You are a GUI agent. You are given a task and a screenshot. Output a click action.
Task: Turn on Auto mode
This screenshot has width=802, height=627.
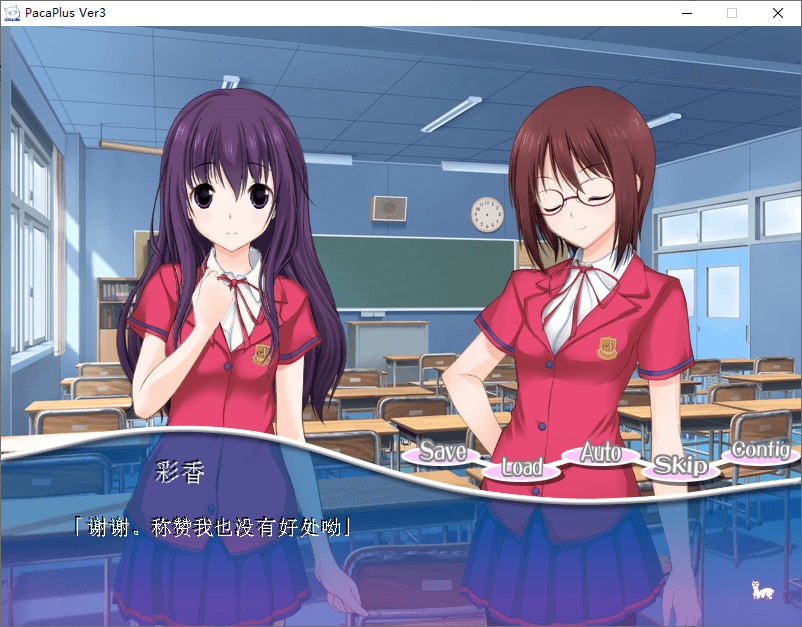(600, 453)
